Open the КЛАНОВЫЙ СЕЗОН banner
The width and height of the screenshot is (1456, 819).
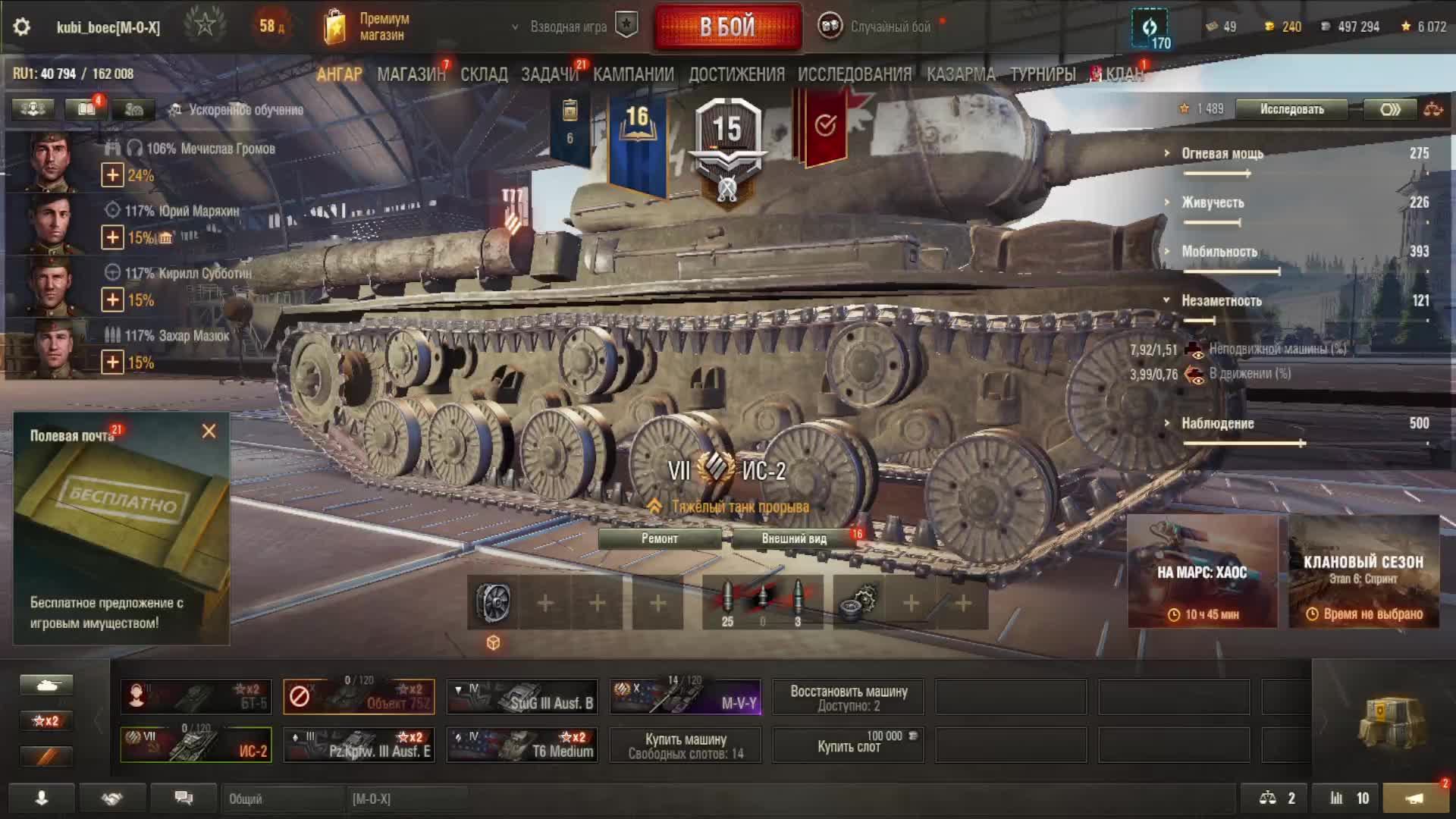coord(1363,573)
